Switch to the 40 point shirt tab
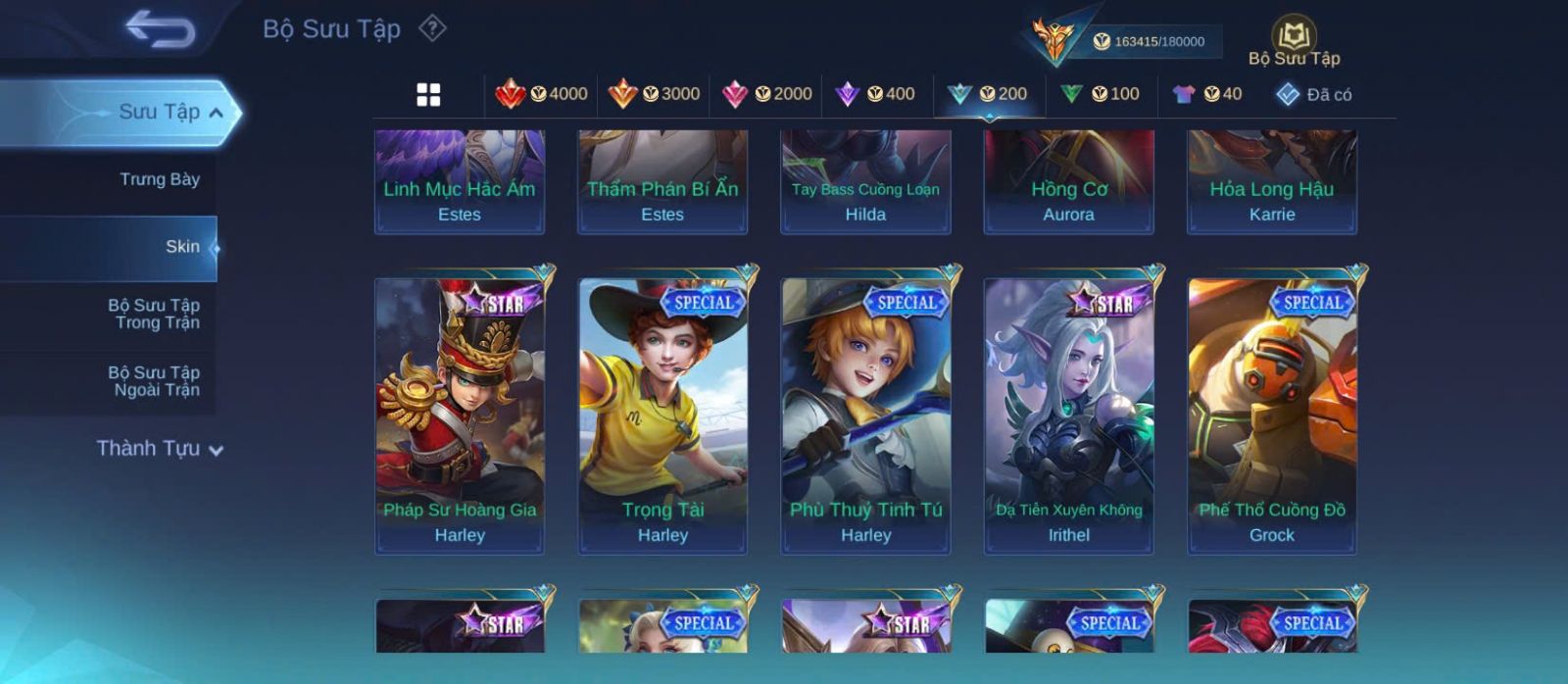Viewport: 1568px width, 684px height. tap(1207, 94)
